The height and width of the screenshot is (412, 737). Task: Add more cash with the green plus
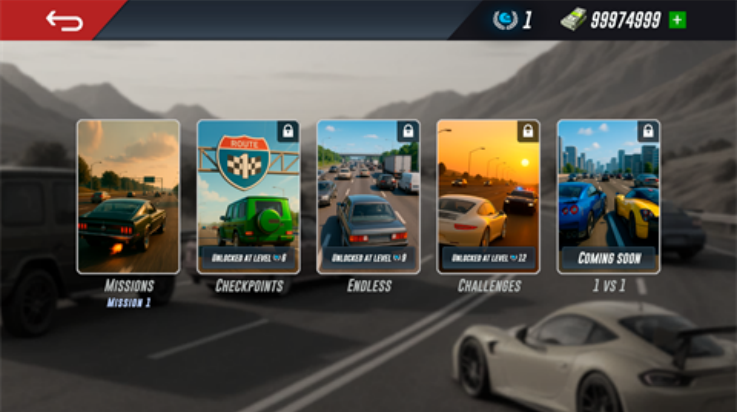click(678, 20)
